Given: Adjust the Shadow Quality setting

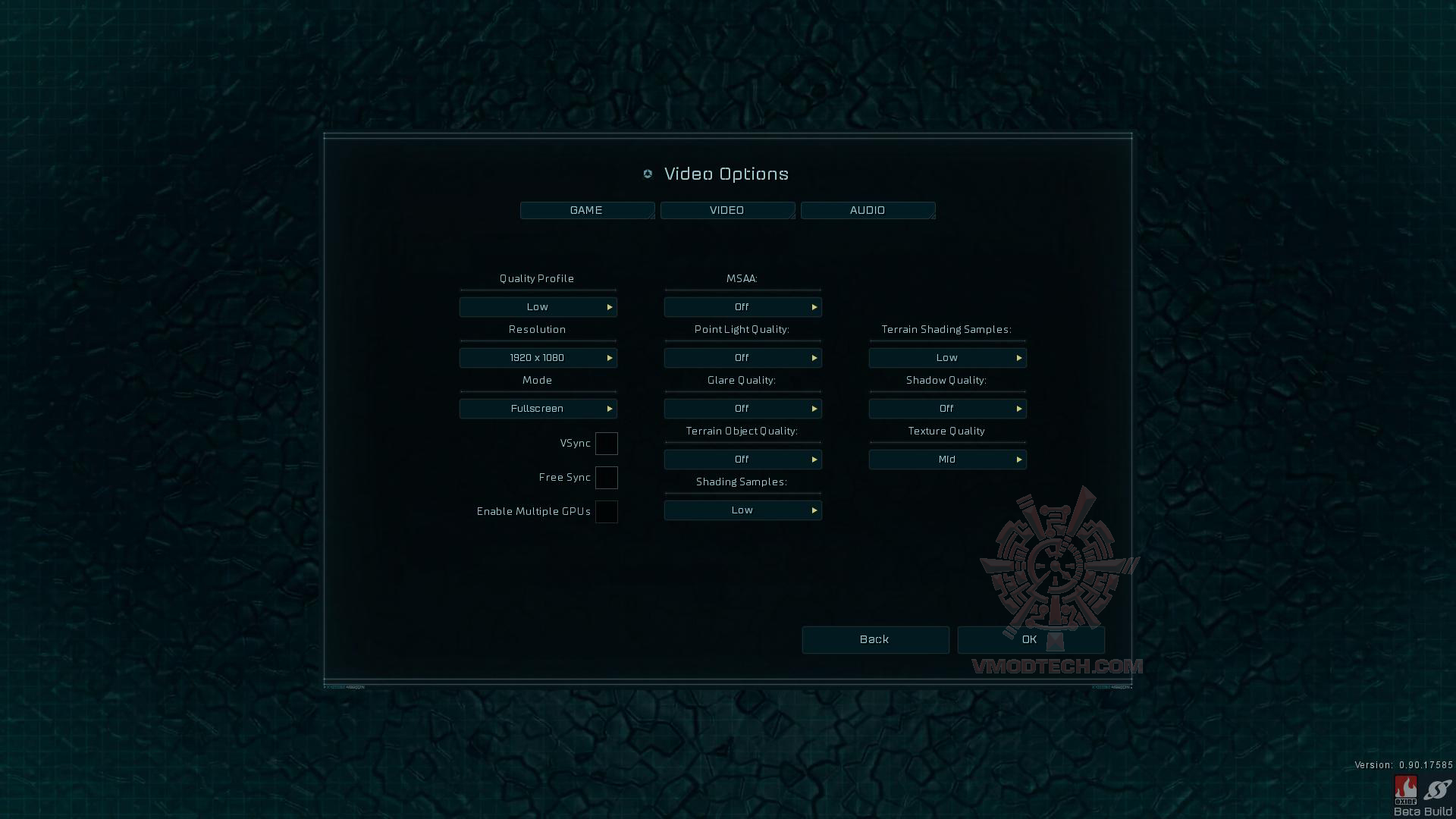Looking at the screenshot, I should pyautogui.click(x=947, y=409).
